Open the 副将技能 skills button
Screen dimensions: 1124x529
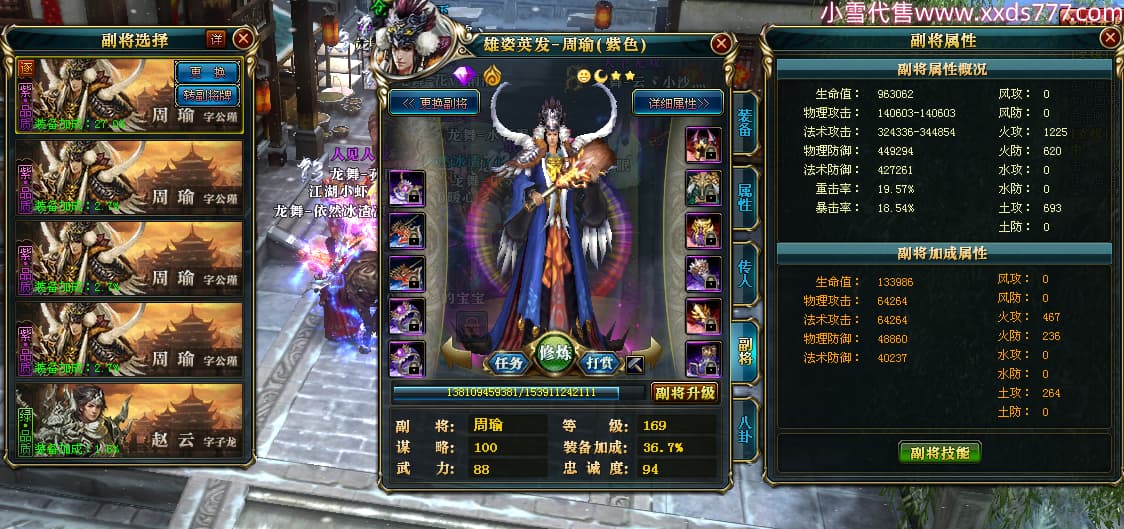pyautogui.click(x=939, y=451)
